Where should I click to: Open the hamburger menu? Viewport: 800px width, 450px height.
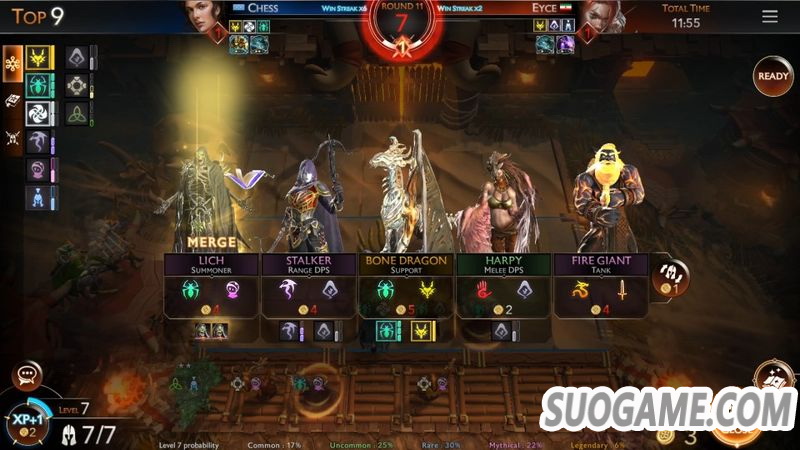(769, 17)
